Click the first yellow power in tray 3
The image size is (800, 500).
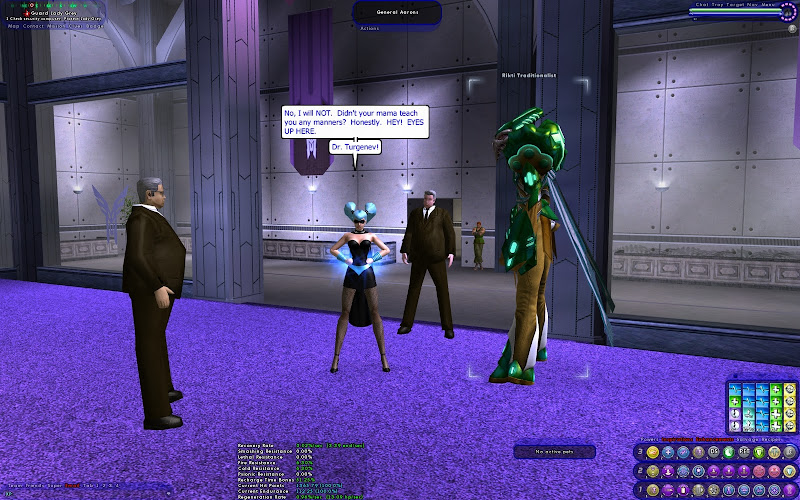pos(653,452)
